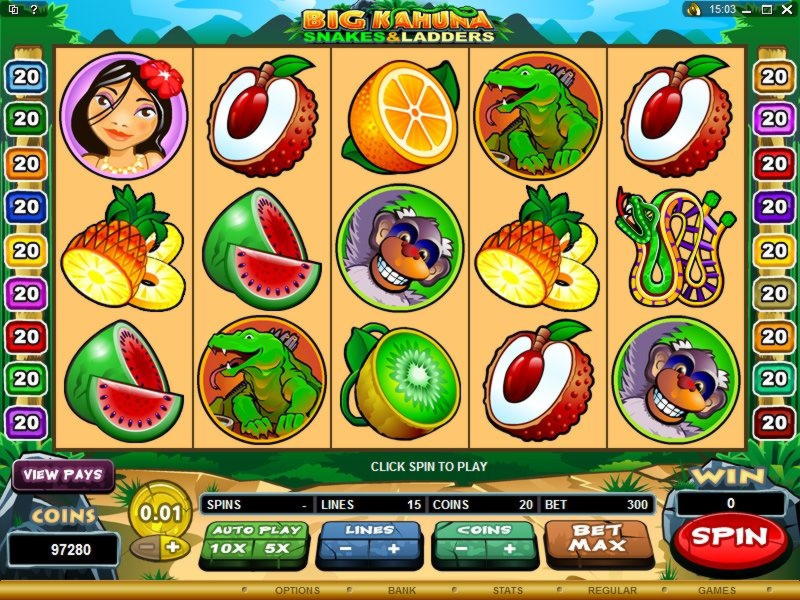
Task: Open the Bank menu
Action: (x=402, y=591)
